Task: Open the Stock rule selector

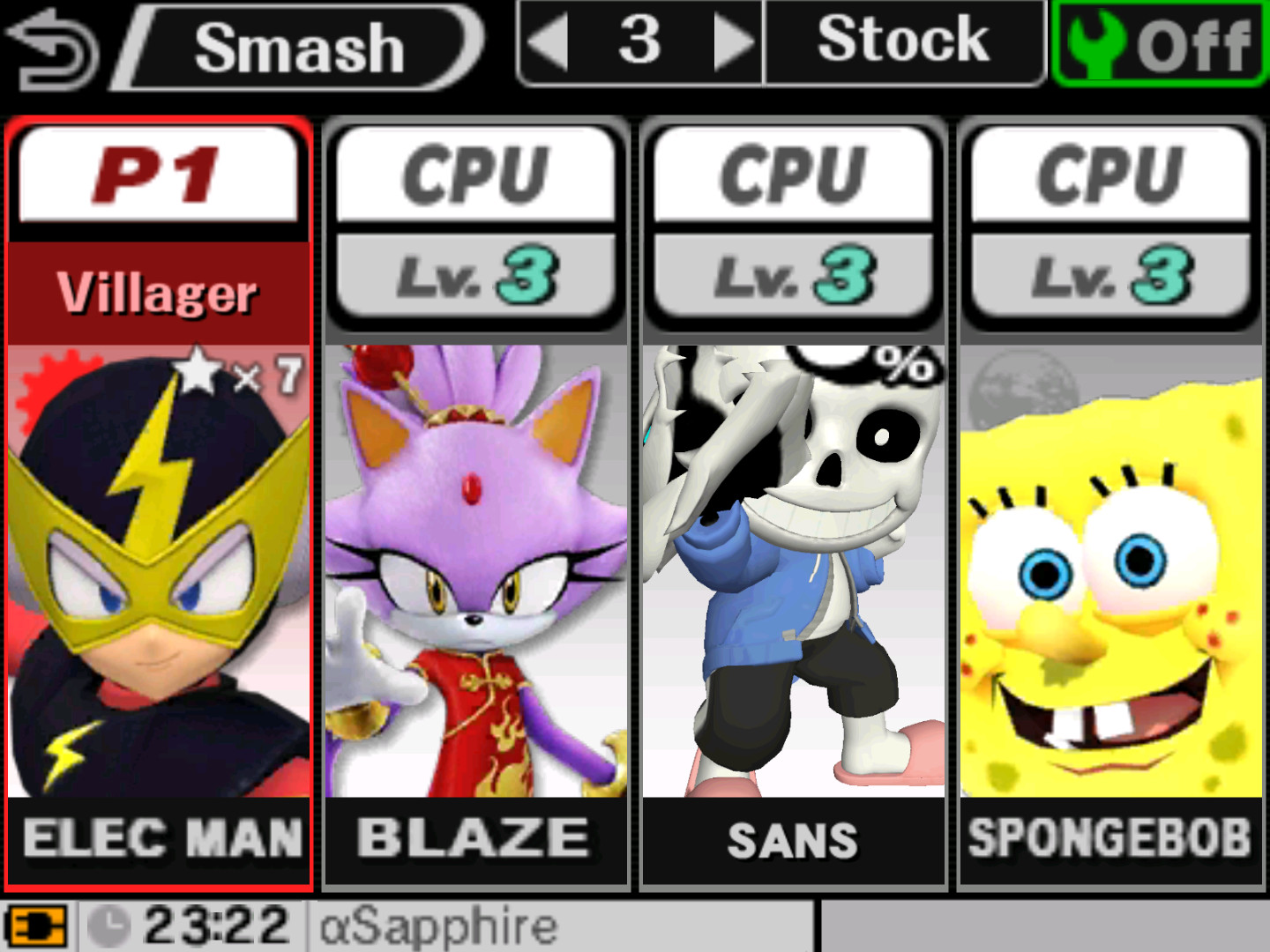Action: (x=901, y=39)
